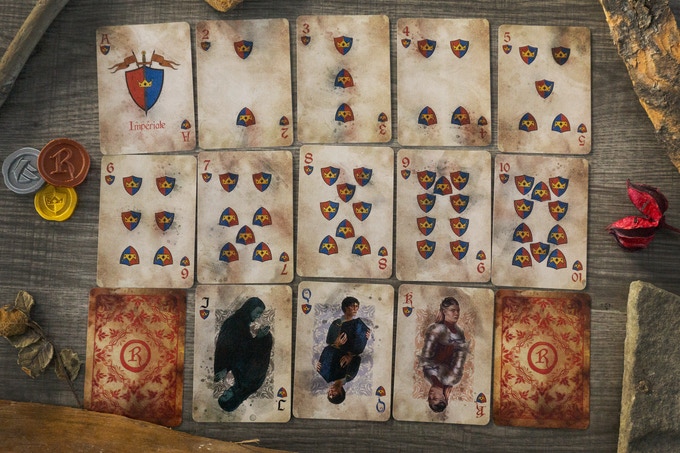Select the 5 of shields card

544,88
